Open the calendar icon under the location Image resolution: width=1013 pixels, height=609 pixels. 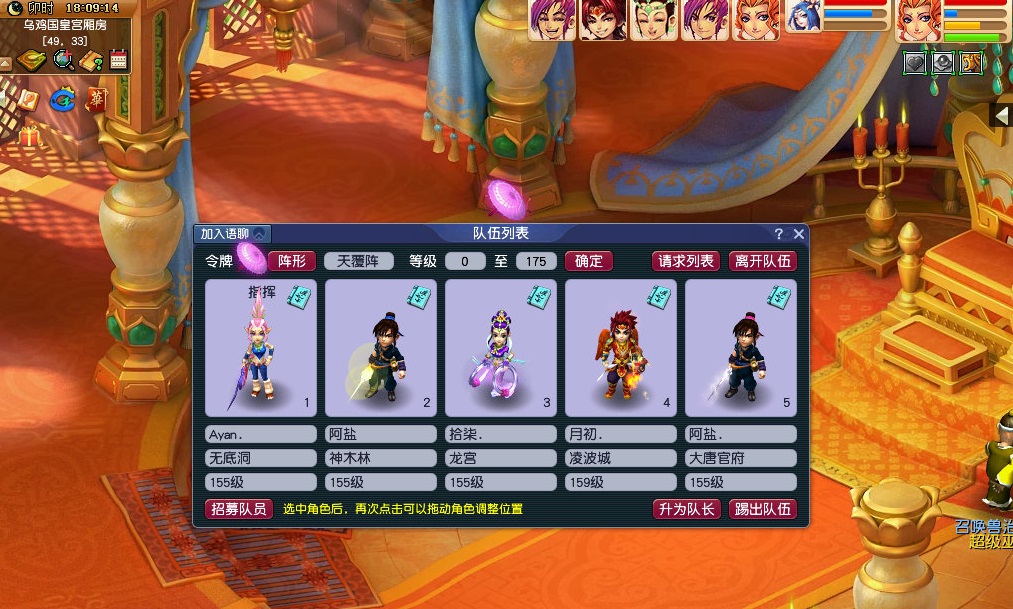pyautogui.click(x=119, y=61)
